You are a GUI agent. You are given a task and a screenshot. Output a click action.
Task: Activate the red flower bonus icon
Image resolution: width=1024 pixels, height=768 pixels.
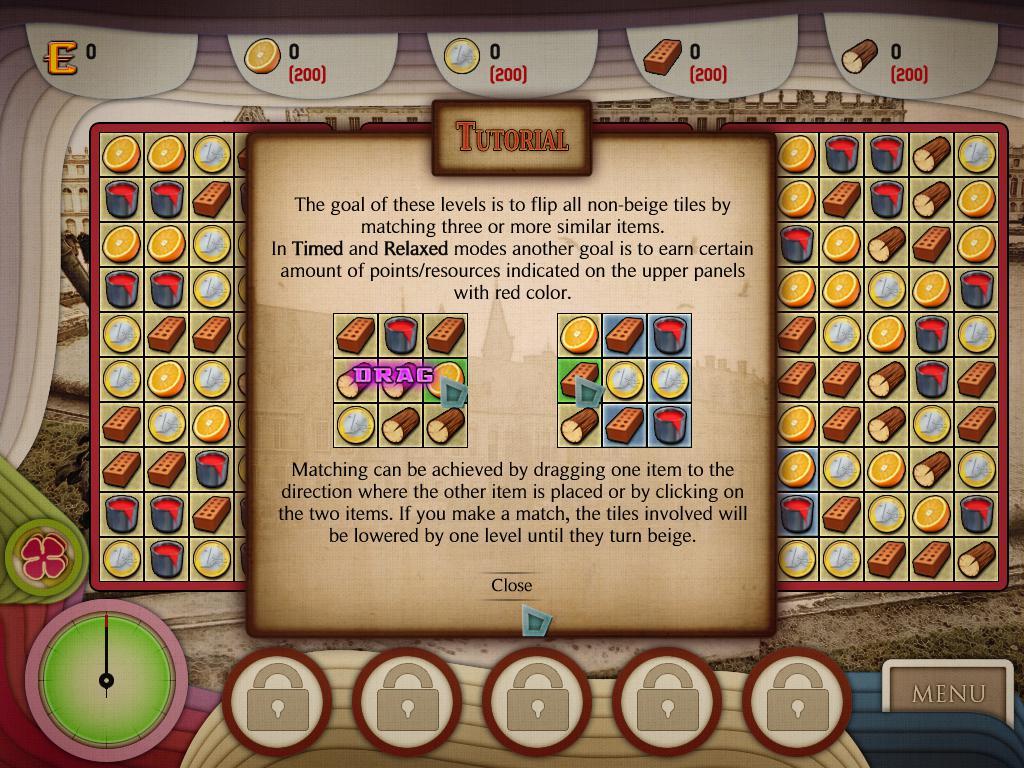point(43,558)
